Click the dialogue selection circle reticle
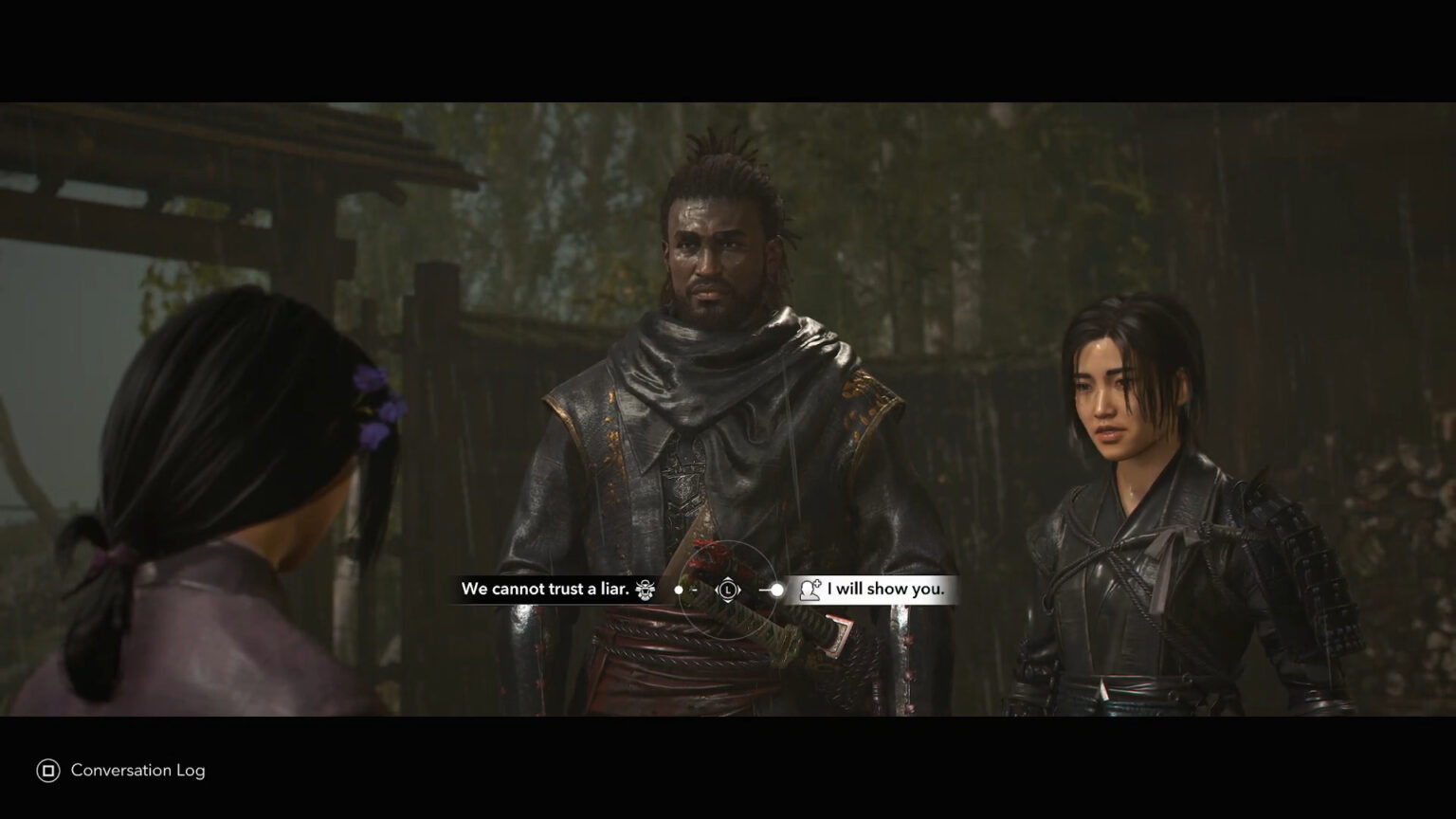Screen dimensions: 1456x819 (x=729, y=591)
